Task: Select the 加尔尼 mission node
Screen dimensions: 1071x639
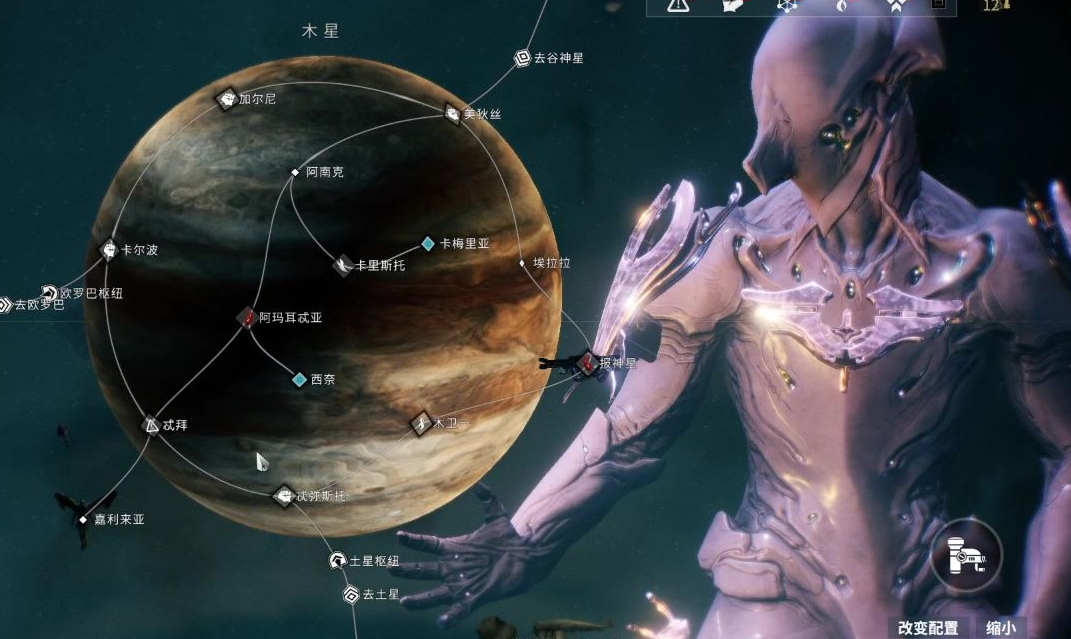Action: coord(227,98)
